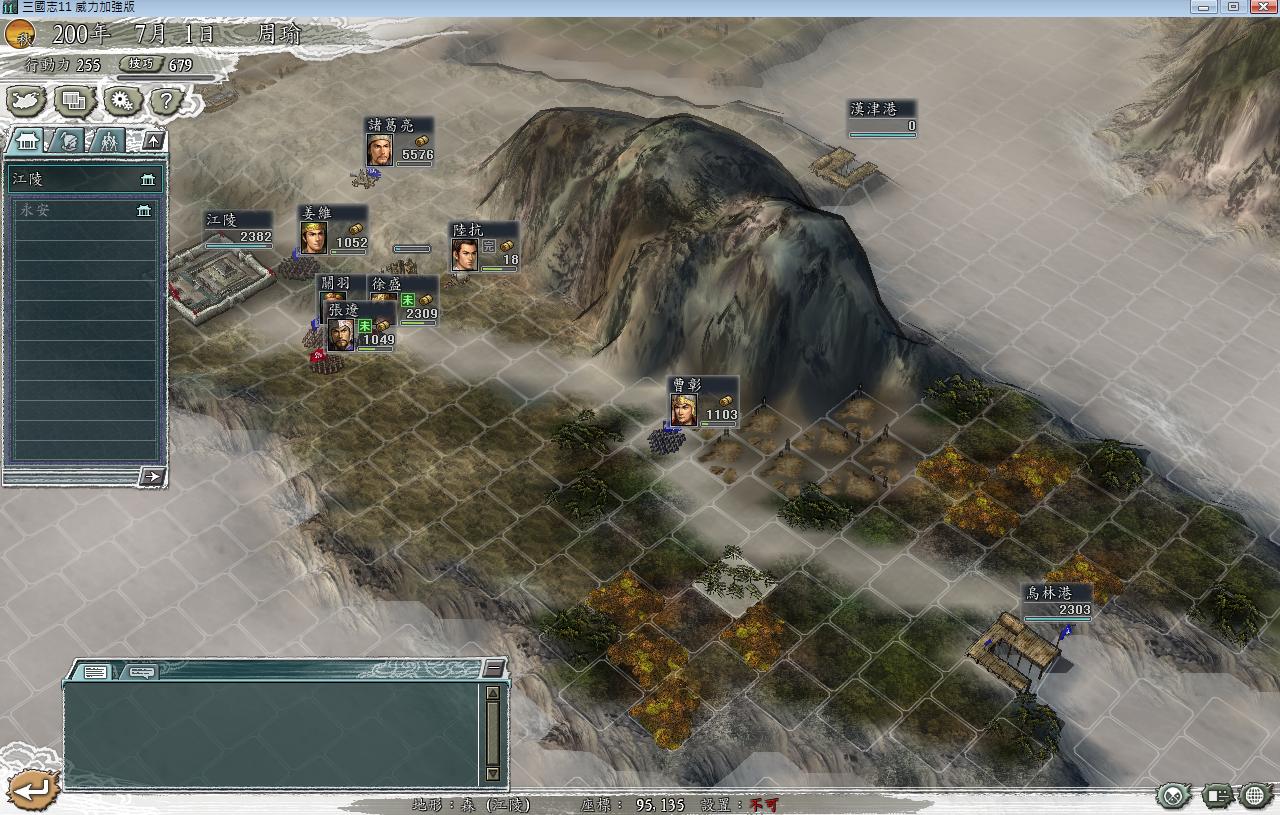Click the message log scroll-down arrow
The image size is (1280, 815).
click(x=492, y=773)
